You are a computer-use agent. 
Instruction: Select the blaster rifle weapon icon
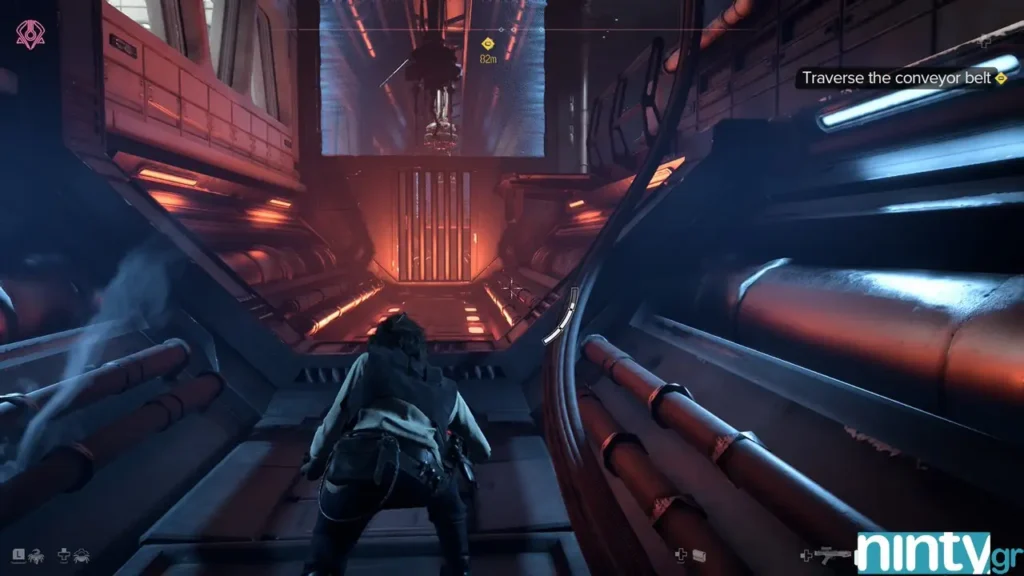[832, 553]
